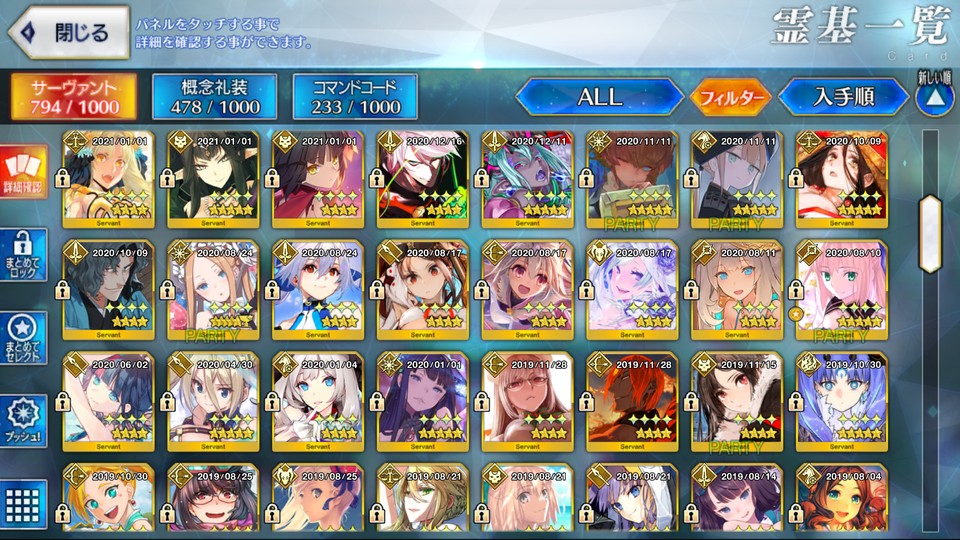Switch to the 概念礼装 tab
Viewport: 960px width, 540px height.
click(213, 96)
